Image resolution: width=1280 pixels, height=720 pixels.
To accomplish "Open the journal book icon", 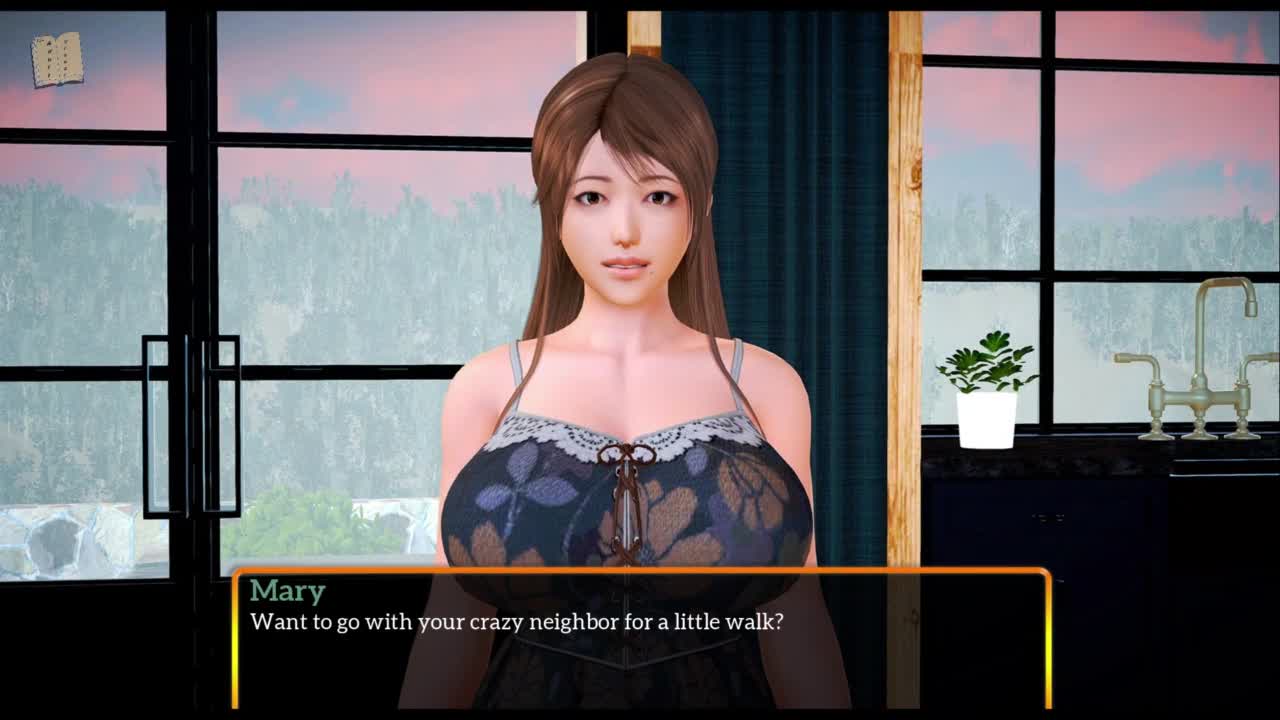I will pos(56,59).
